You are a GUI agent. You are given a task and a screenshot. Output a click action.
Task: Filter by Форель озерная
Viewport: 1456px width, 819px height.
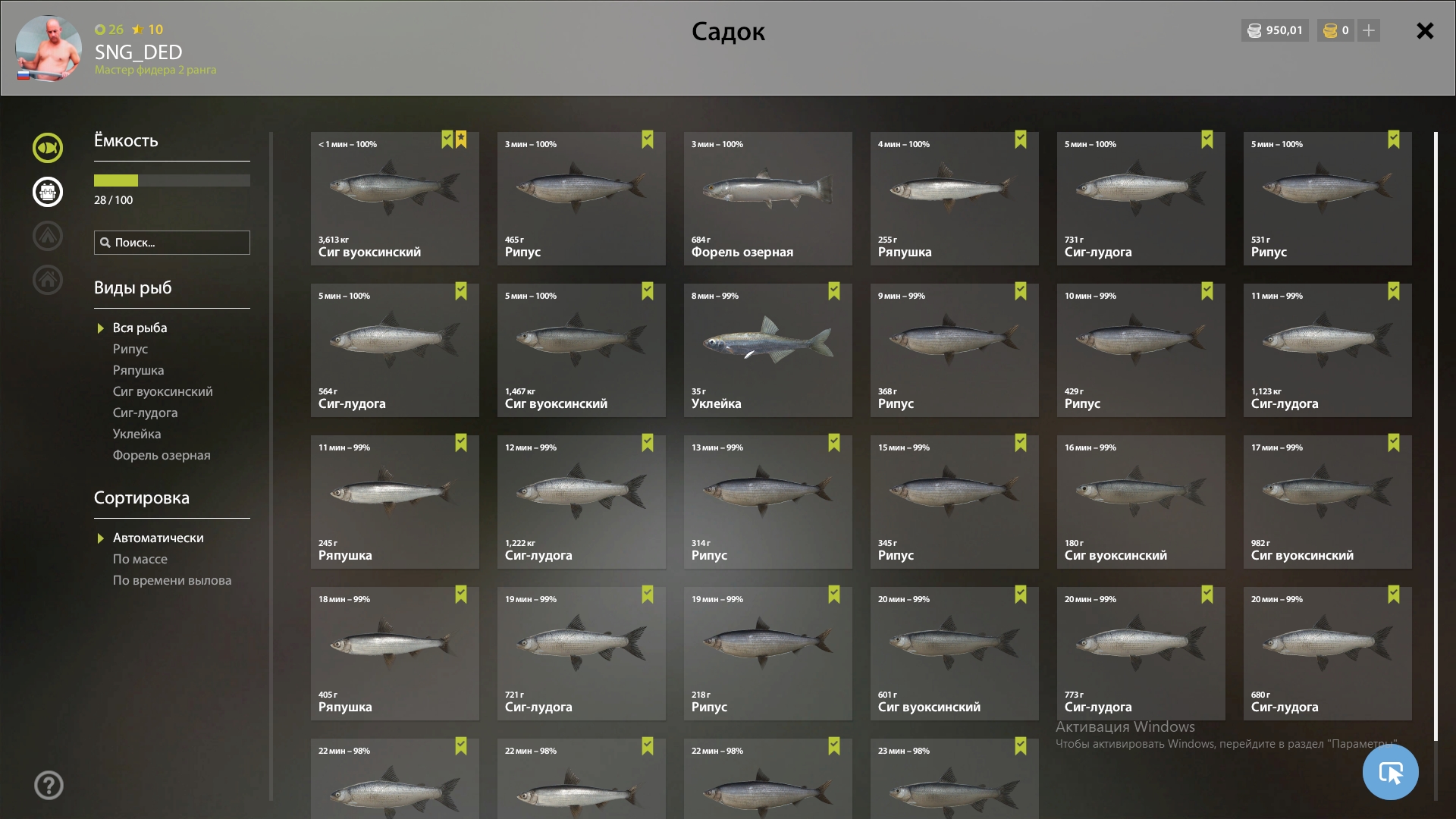pyautogui.click(x=162, y=455)
